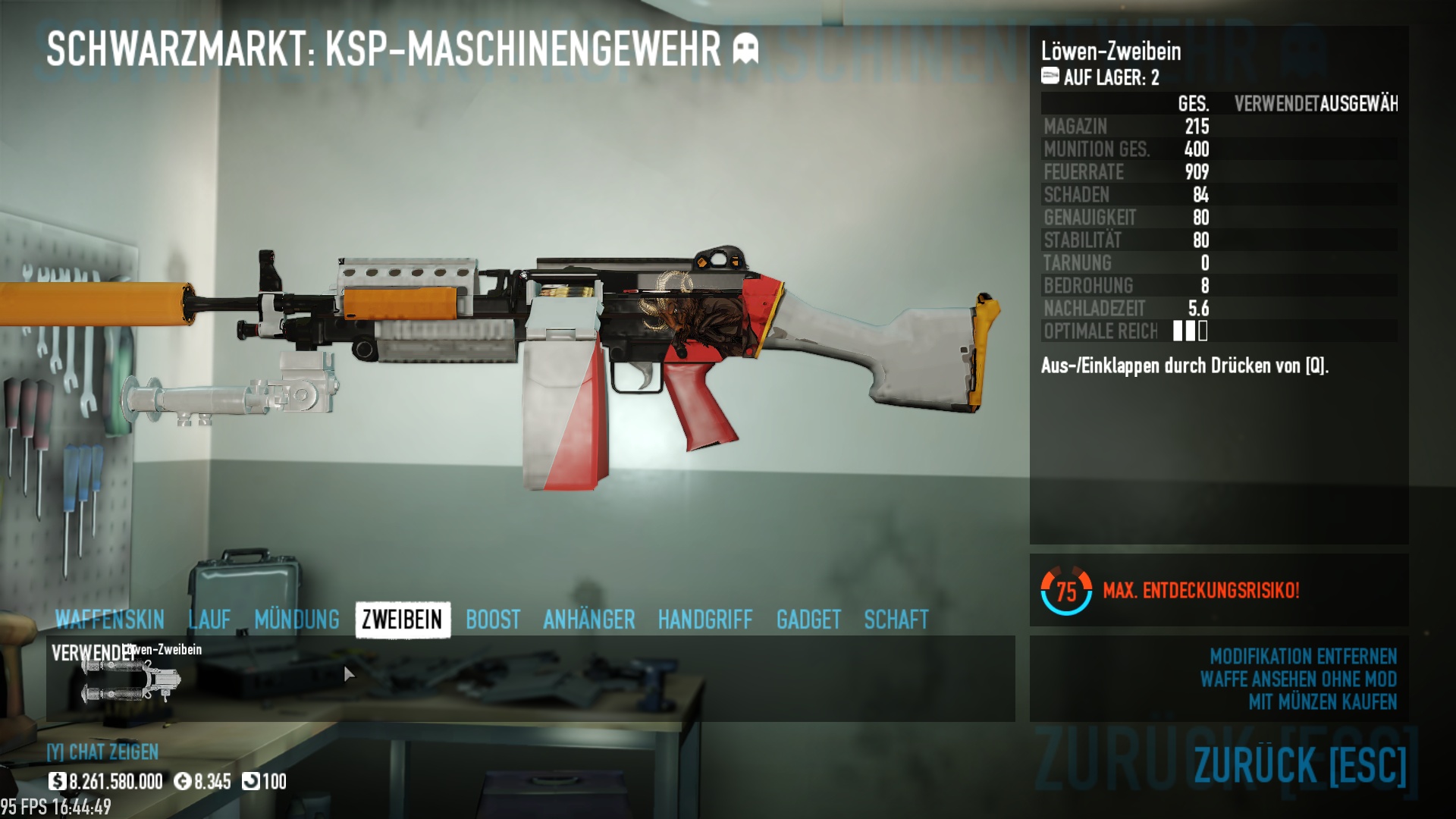The image size is (1456, 819).
Task: Click Modifikation Entfernen
Action: coord(1303,656)
